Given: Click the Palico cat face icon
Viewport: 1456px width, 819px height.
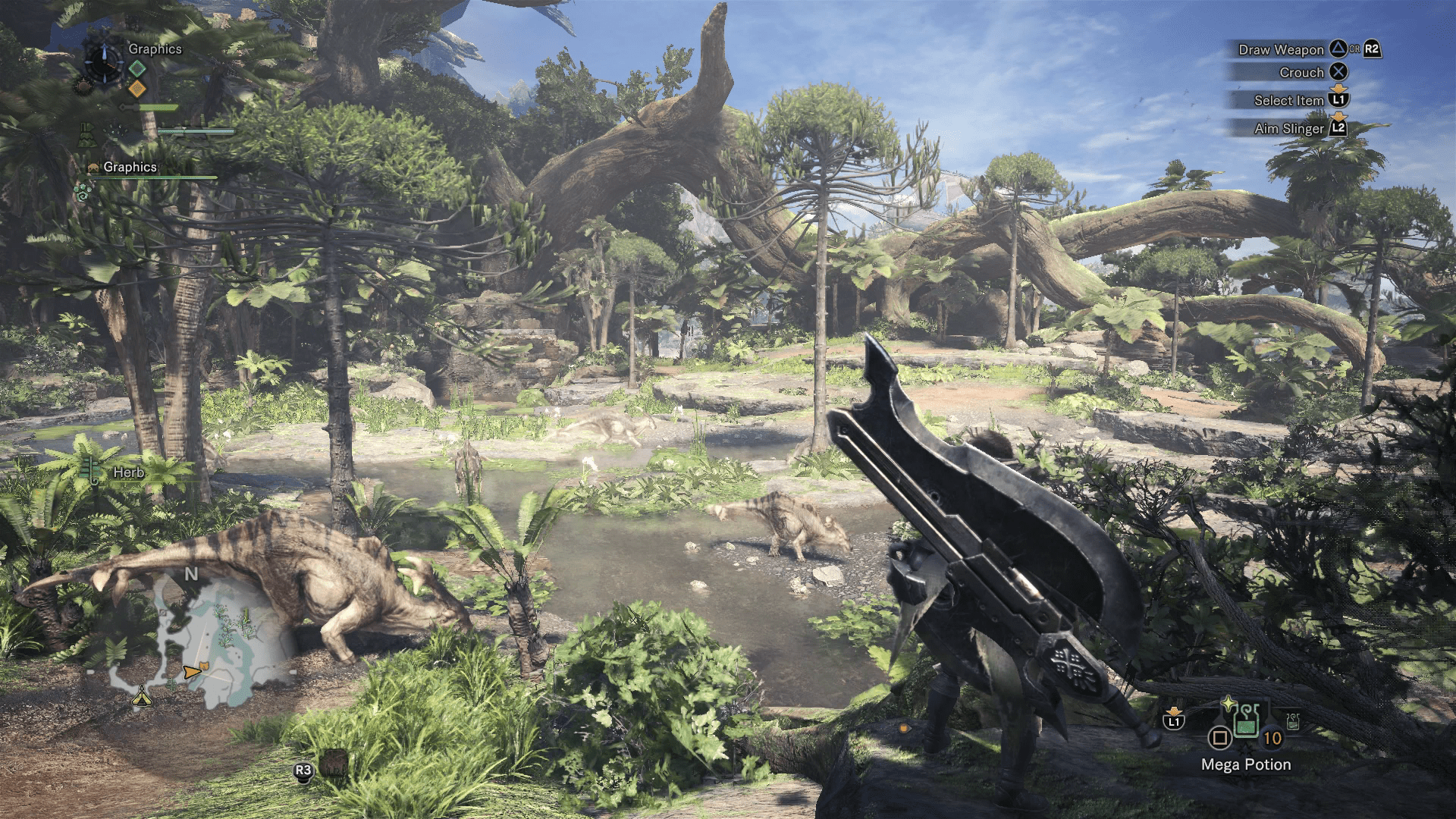Looking at the screenshot, I should (x=94, y=168).
